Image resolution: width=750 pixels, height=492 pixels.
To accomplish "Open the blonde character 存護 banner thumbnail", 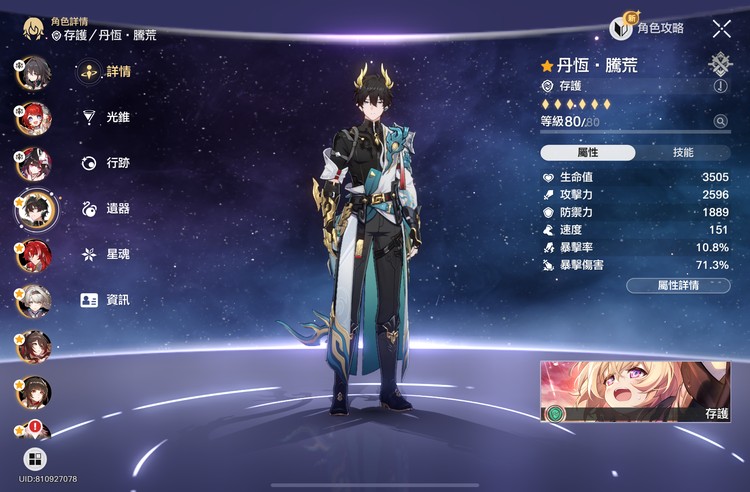I will click(635, 391).
